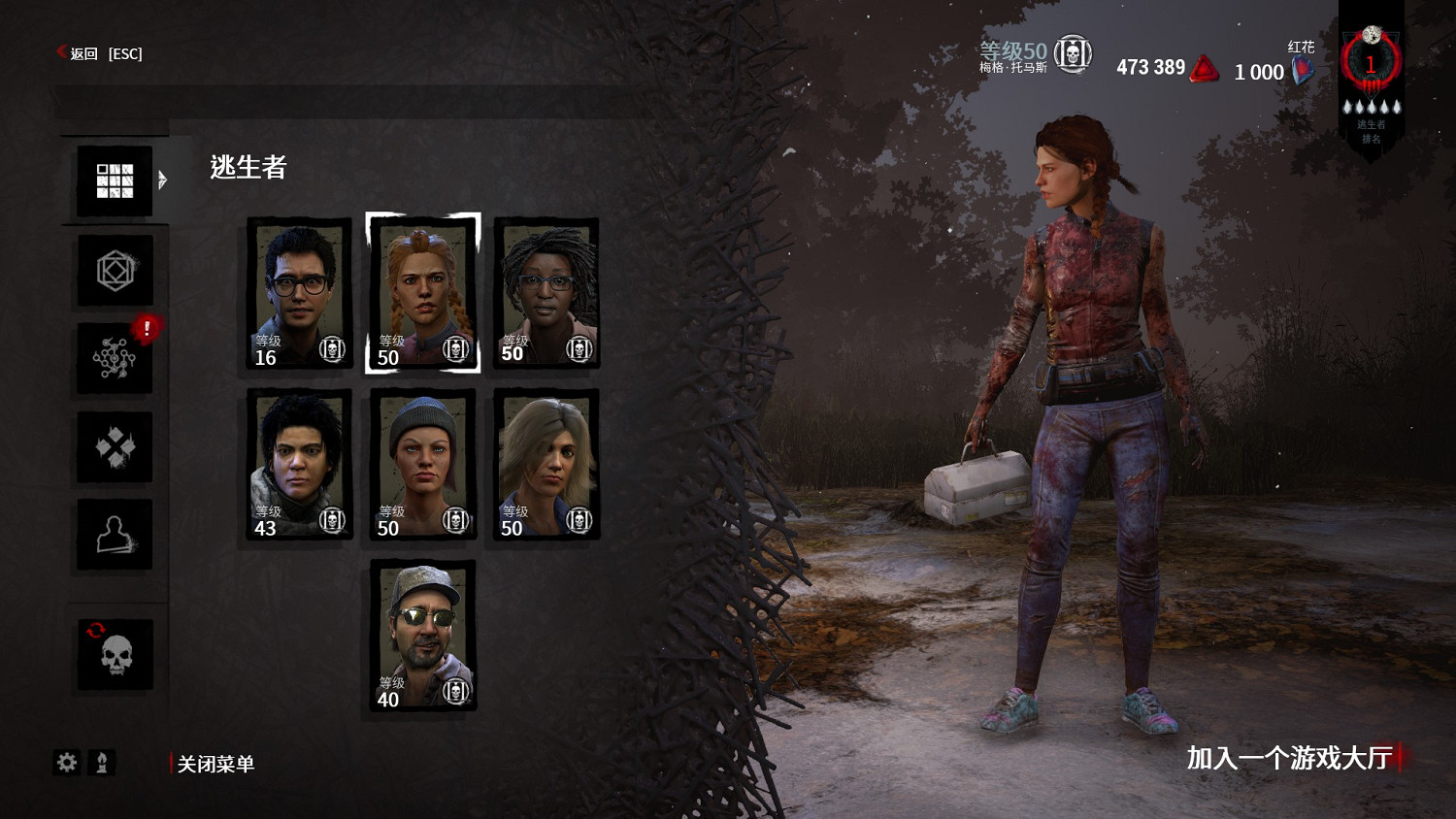Pick the level 50 survivor wearing beanie
1456x819 pixels.
(423, 464)
